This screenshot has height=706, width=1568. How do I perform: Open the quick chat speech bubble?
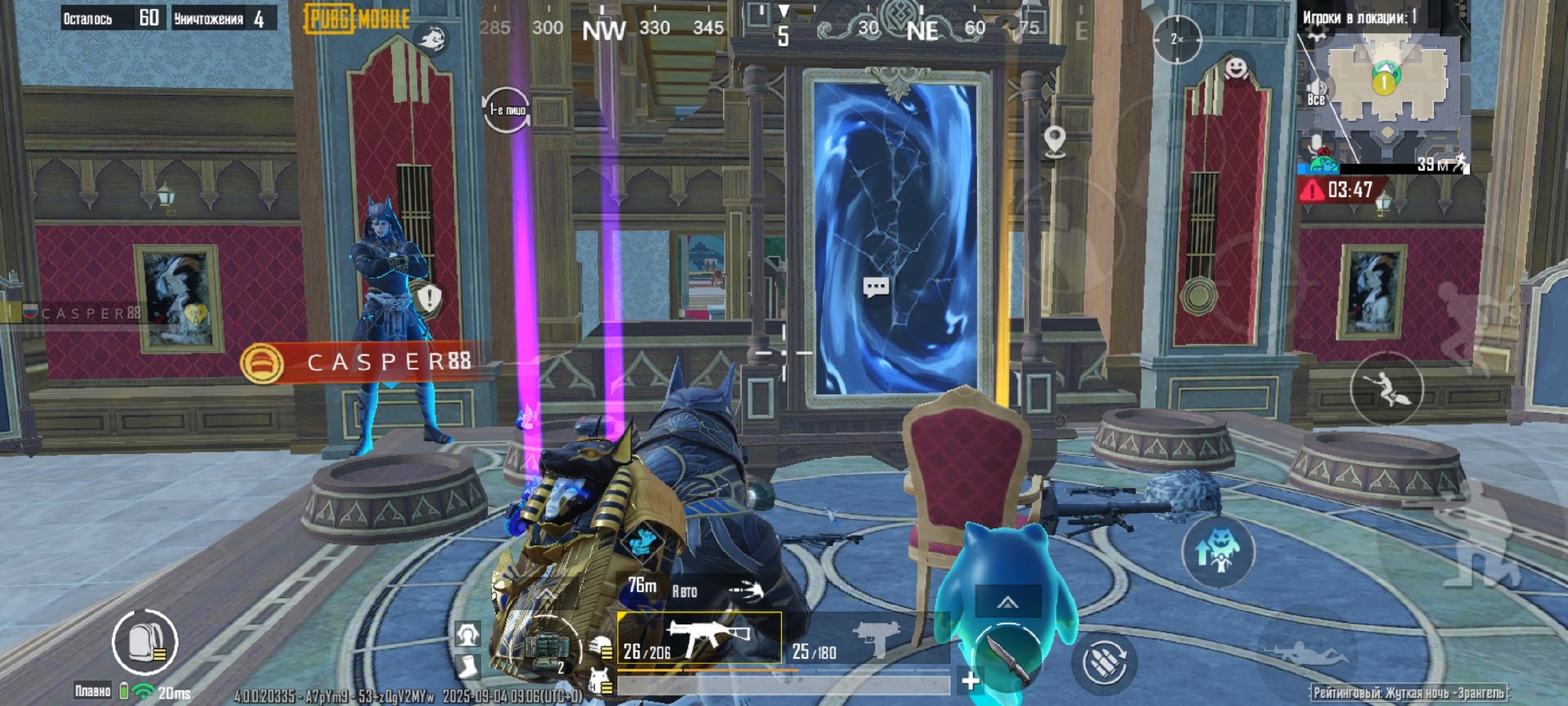(x=876, y=287)
